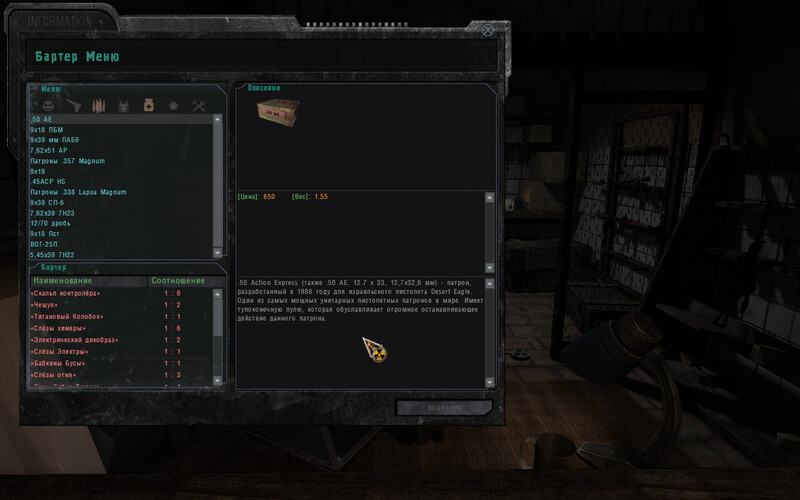Open the wrench and tools category

[198, 105]
